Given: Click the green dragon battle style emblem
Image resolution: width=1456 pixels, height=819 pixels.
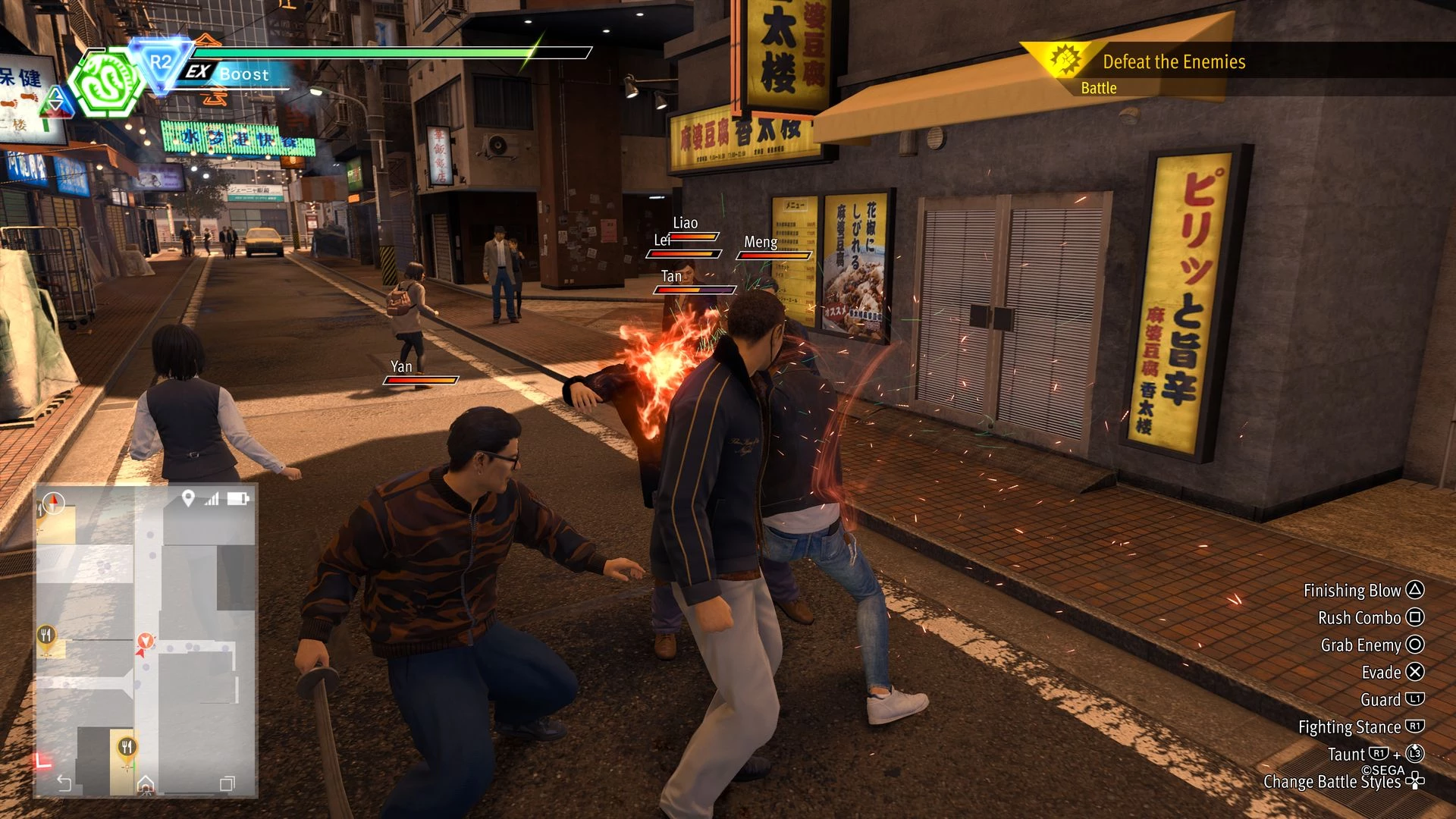Looking at the screenshot, I should (106, 82).
